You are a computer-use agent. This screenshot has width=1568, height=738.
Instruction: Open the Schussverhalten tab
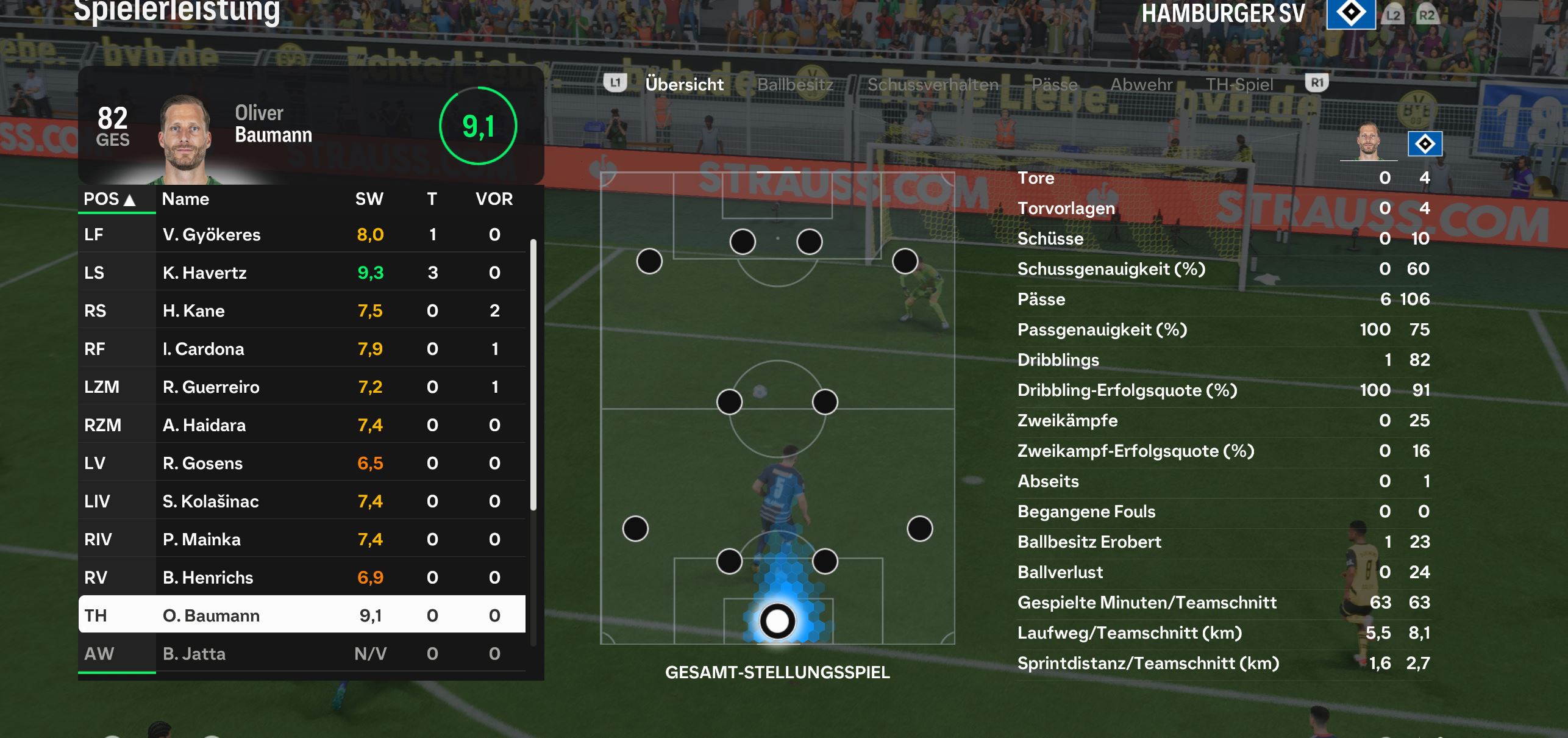pyautogui.click(x=933, y=85)
